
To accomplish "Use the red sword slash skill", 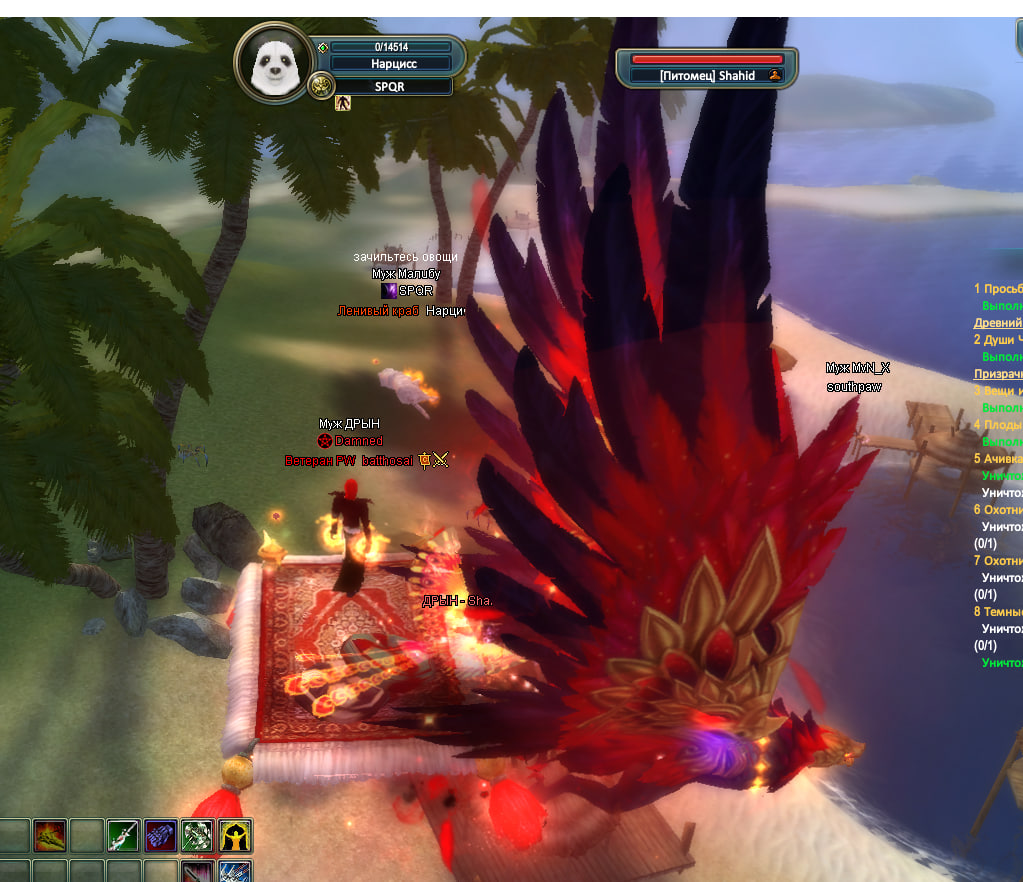I will (198, 872).
